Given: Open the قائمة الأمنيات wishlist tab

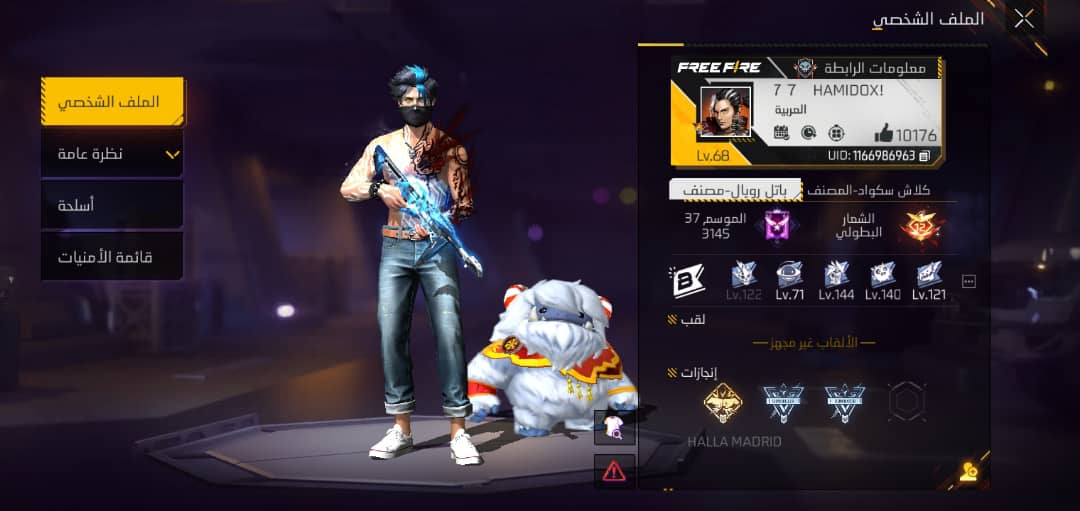Looking at the screenshot, I should 112,257.
